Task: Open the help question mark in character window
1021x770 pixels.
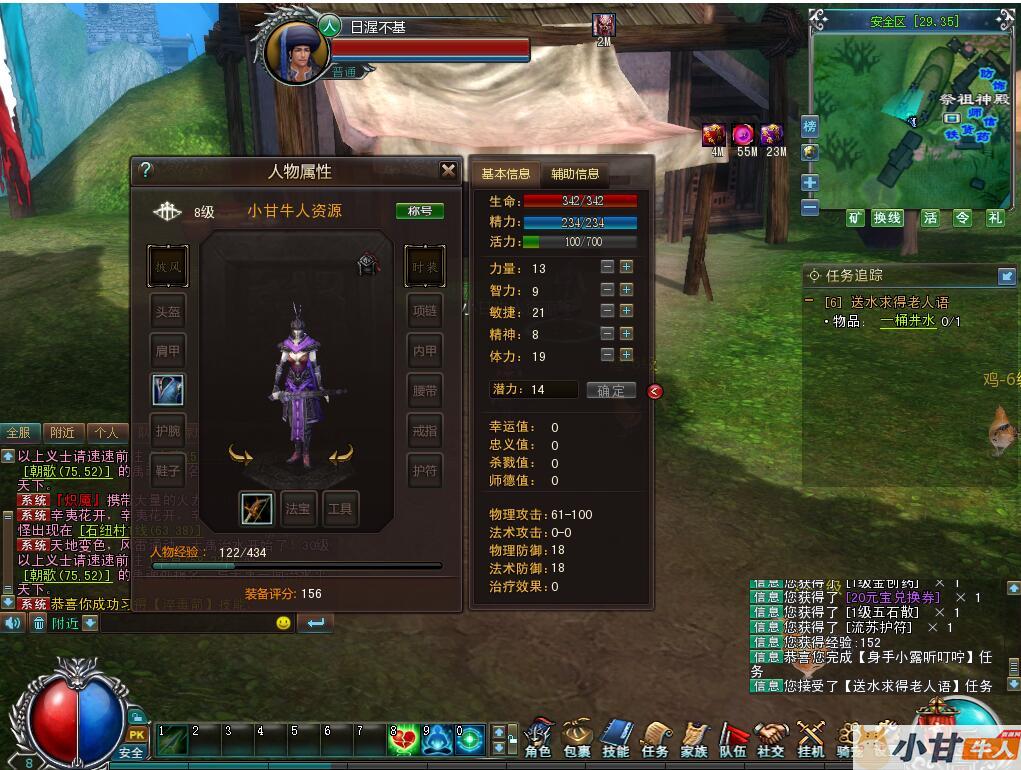Action: [x=146, y=170]
